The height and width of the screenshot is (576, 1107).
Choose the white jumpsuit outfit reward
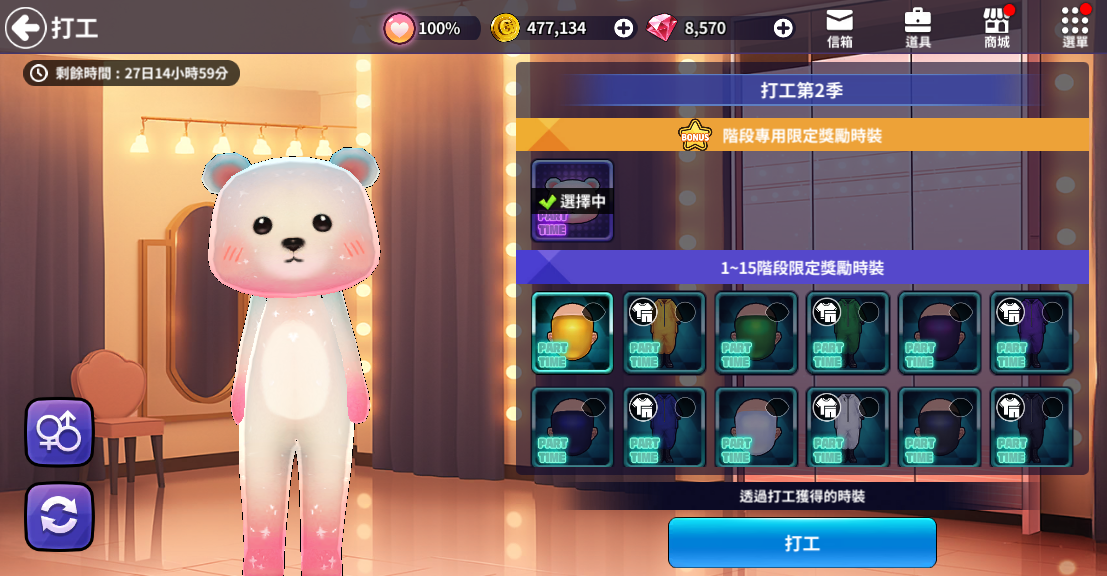click(x=848, y=427)
